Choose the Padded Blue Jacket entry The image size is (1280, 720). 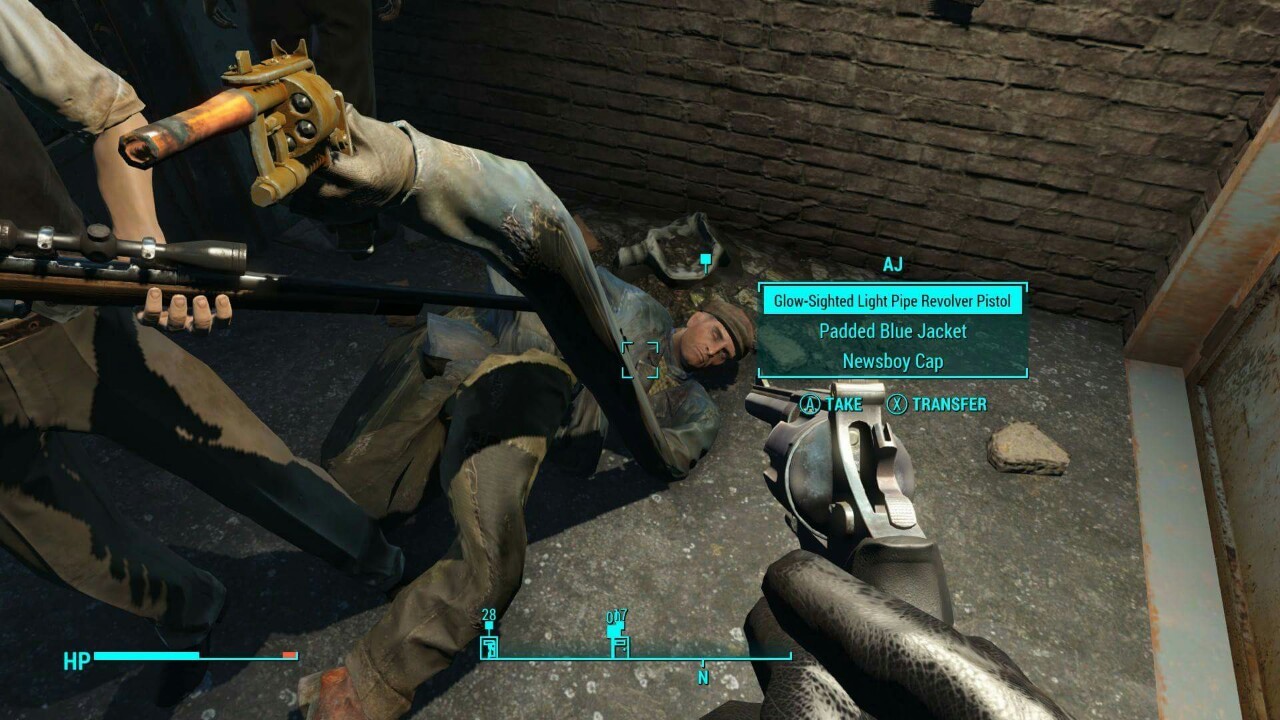[892, 331]
